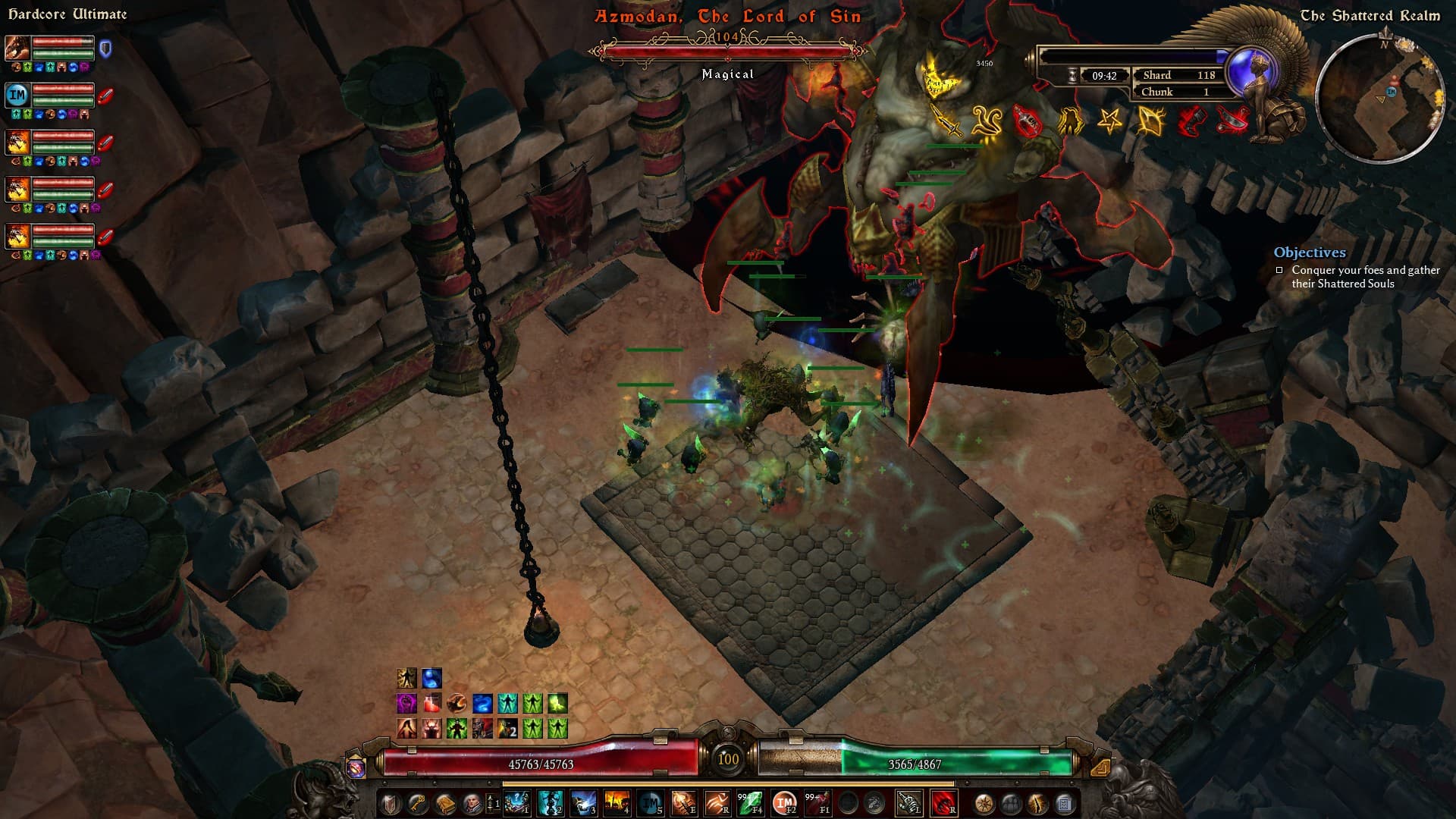Use the green crystal item bound to F4

click(x=750, y=803)
